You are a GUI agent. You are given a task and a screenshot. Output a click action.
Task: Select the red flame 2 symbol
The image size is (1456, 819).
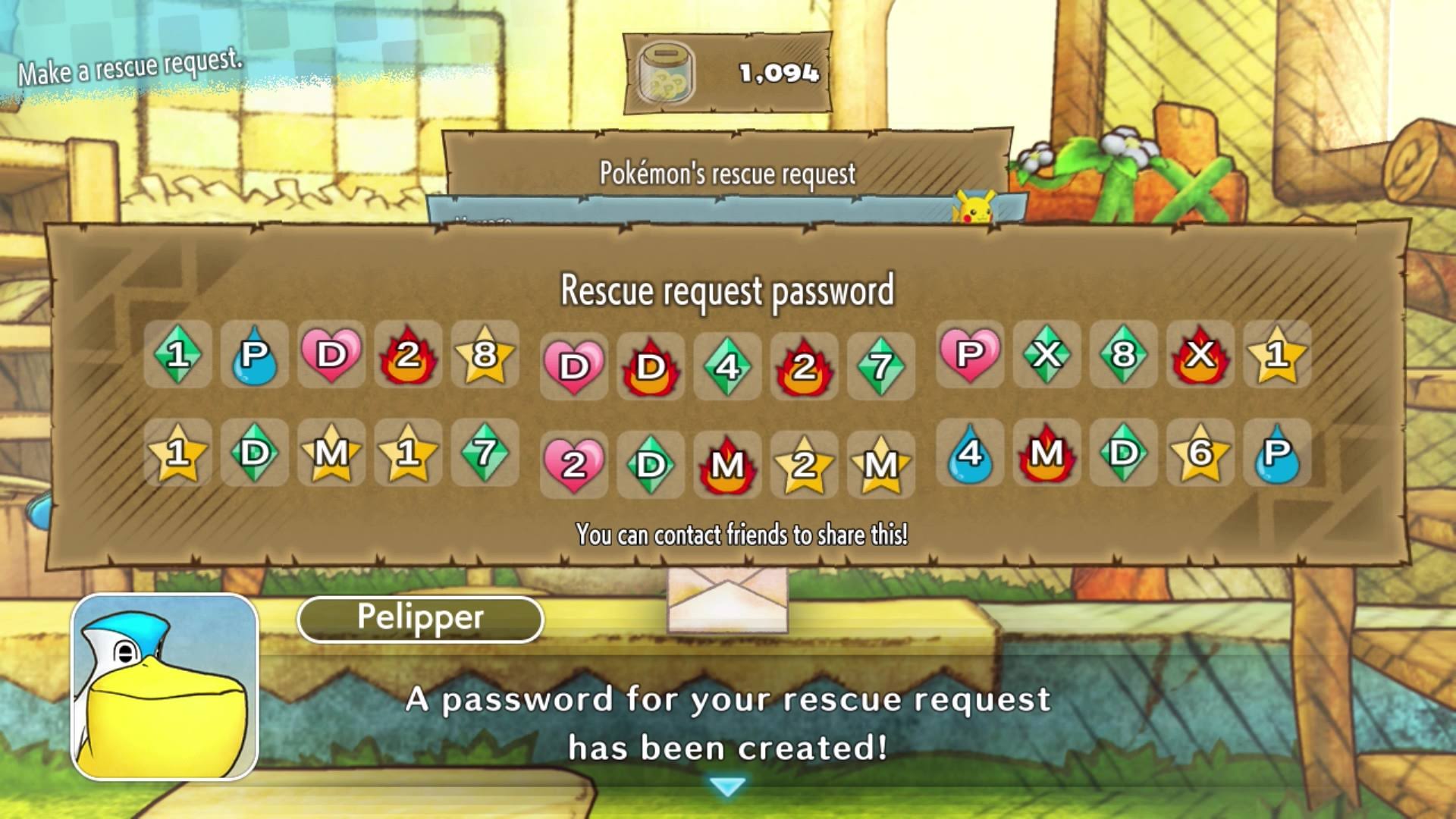410,358
